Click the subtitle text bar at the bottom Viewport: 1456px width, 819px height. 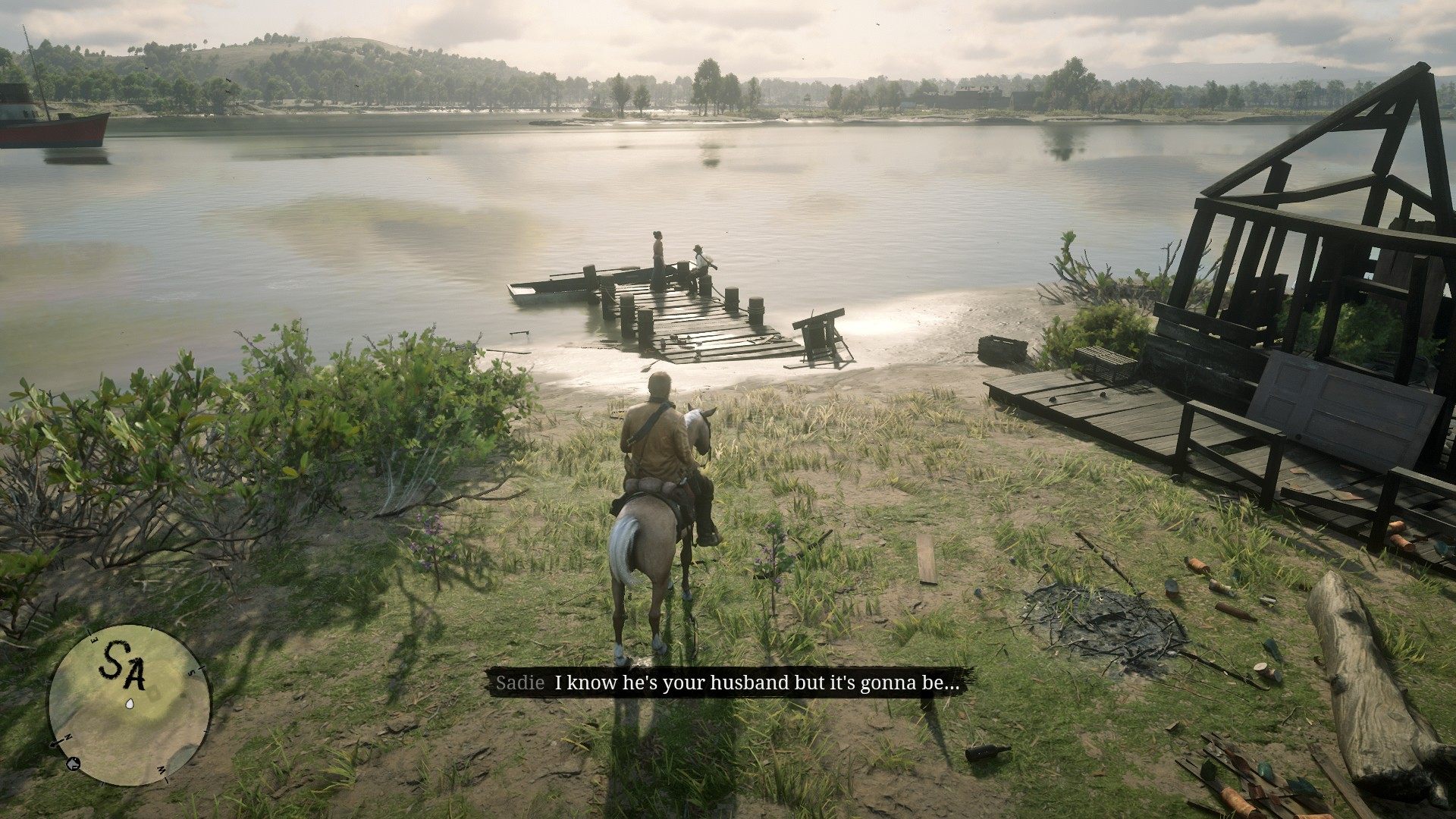728,682
